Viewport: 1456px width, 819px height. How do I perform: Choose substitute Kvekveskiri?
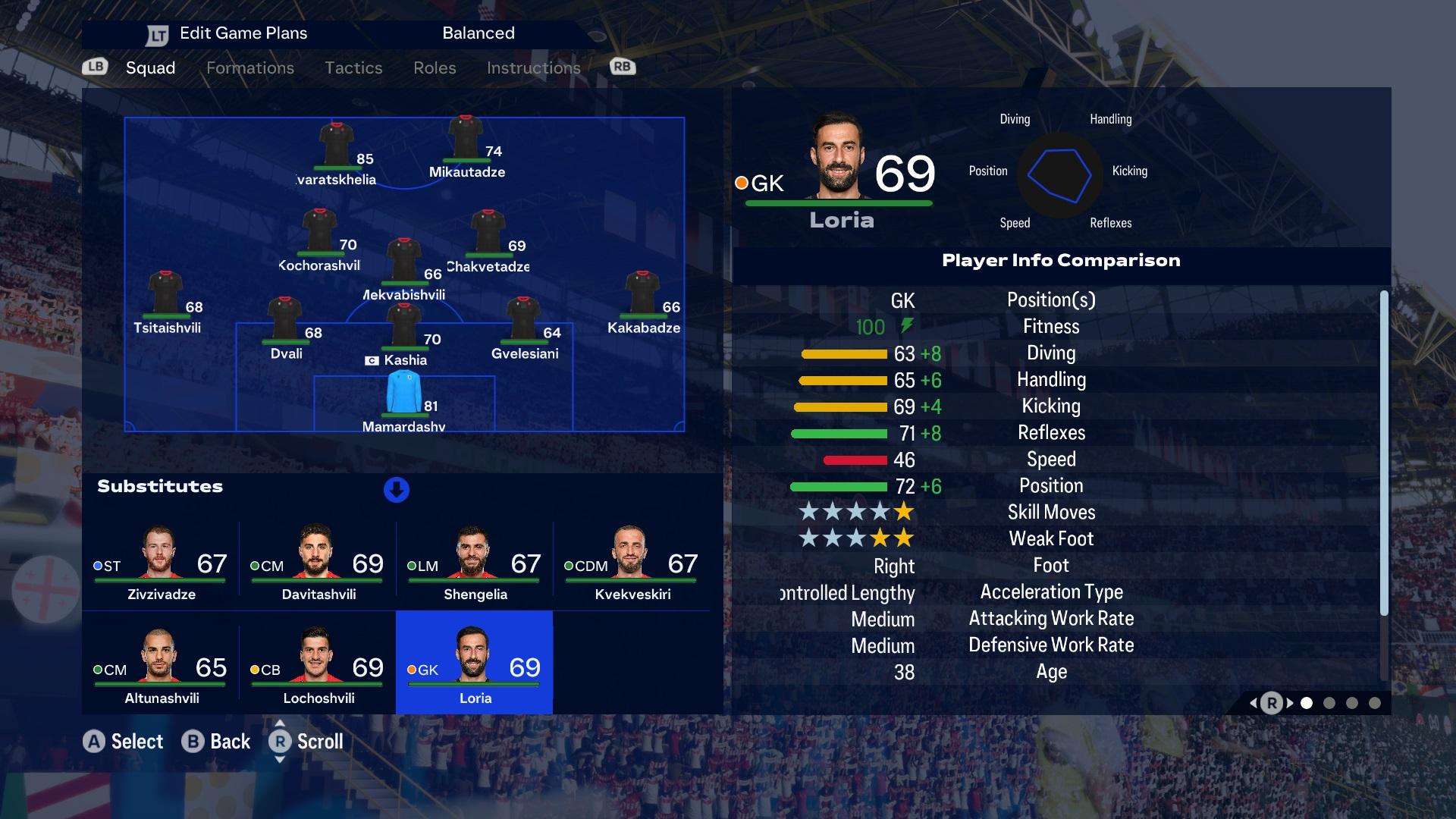632,561
